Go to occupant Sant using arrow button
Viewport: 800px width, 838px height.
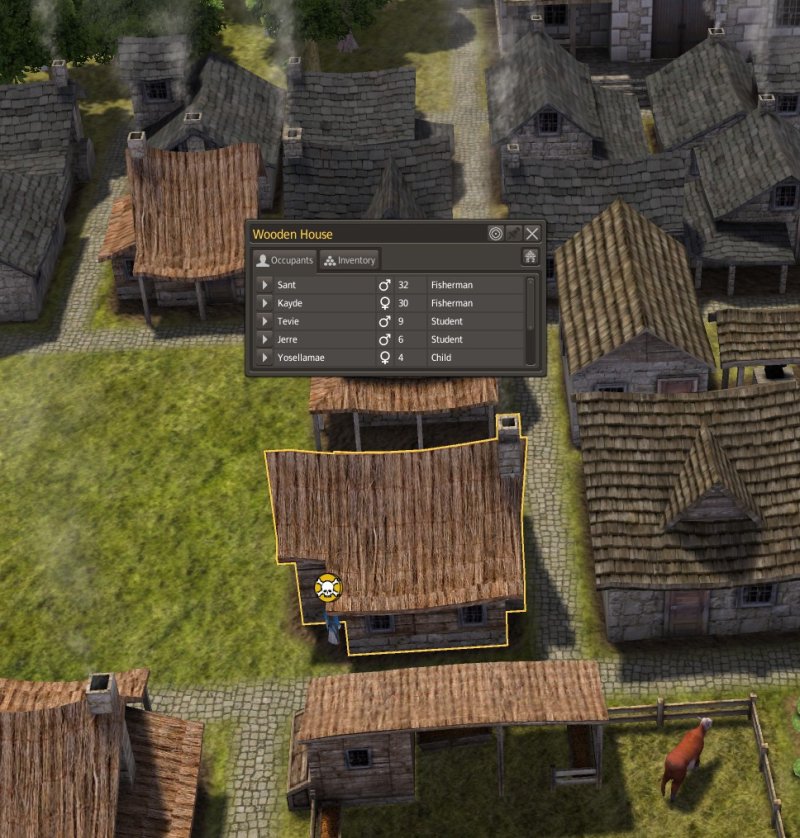[x=265, y=285]
